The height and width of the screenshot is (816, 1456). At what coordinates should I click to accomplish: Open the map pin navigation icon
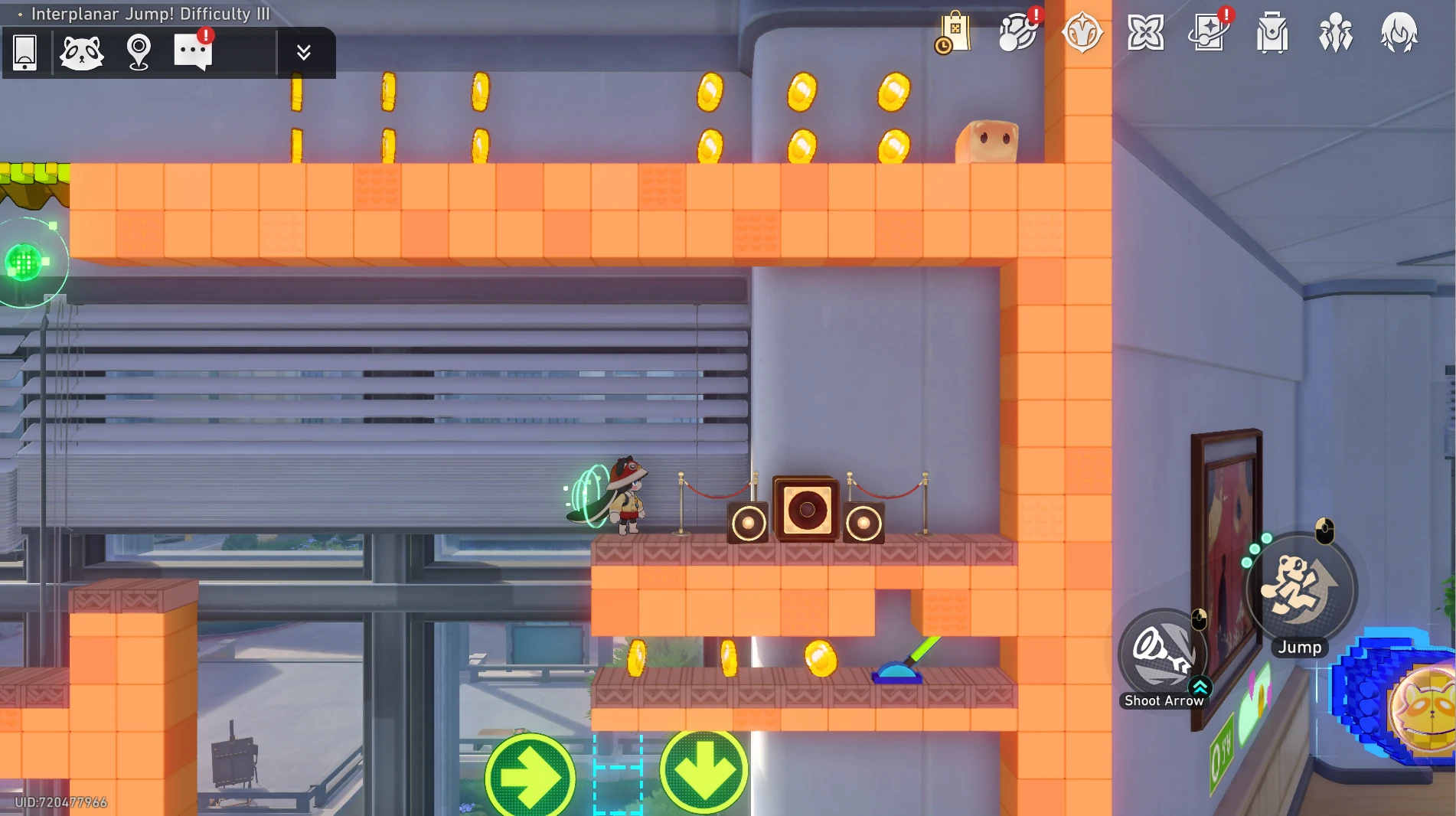(x=139, y=52)
